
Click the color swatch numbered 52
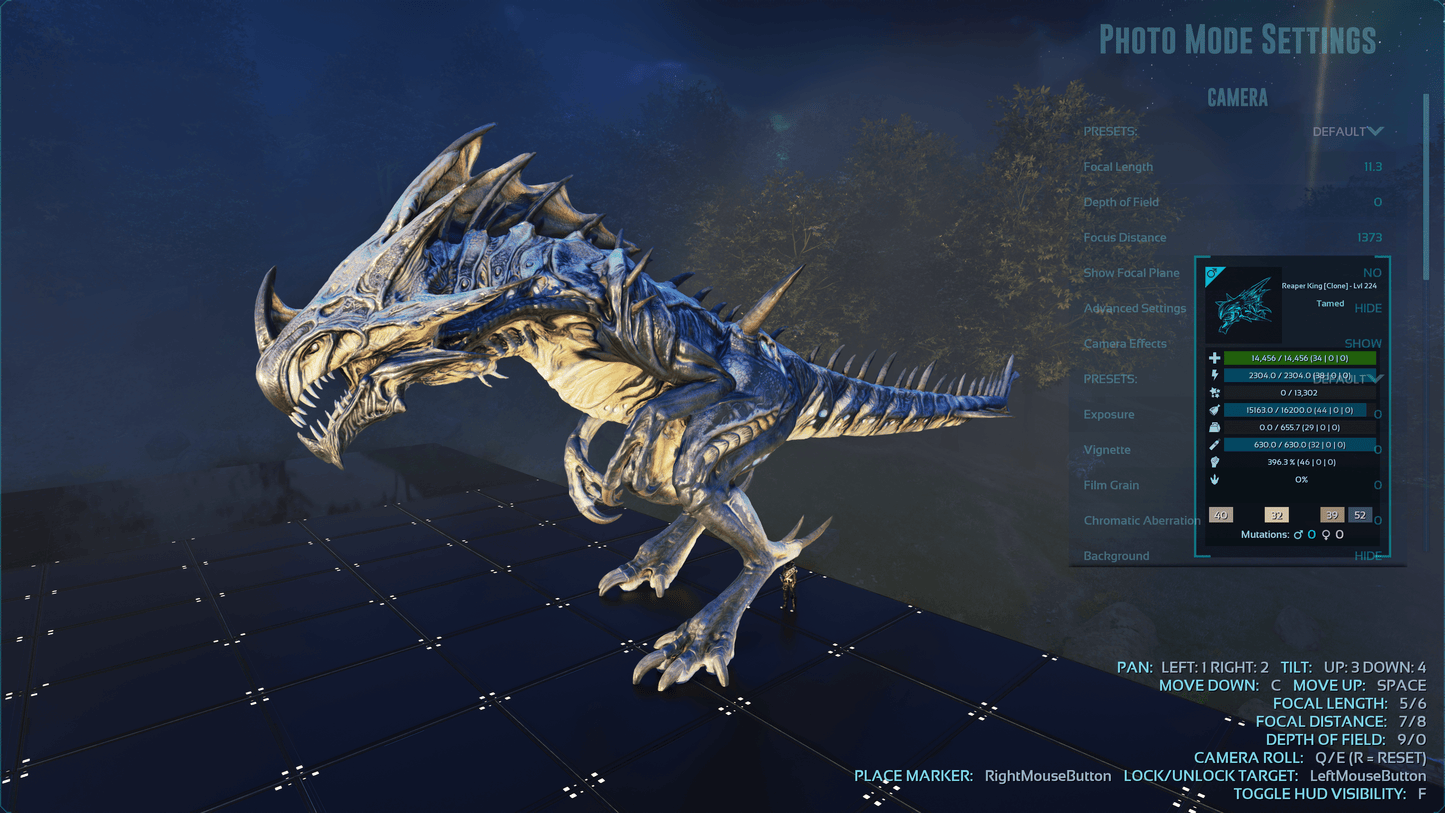click(x=1359, y=515)
